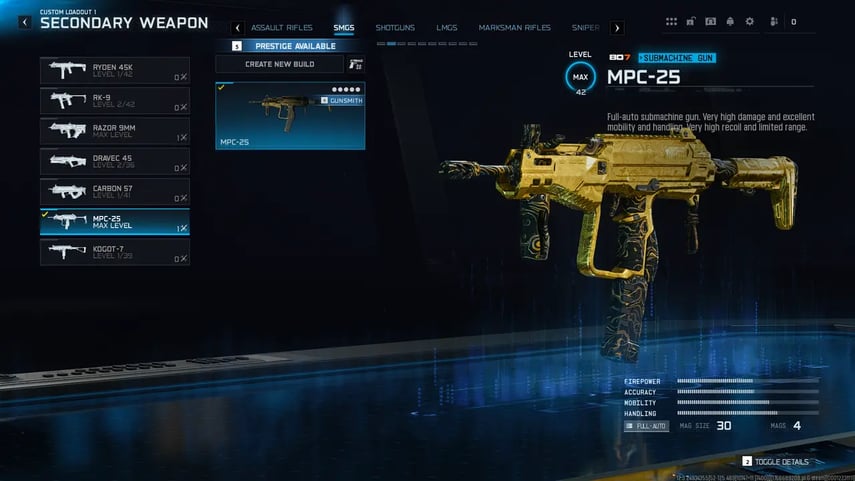Viewport: 855px width, 481px height.
Task: Open the settings gear icon
Action: click(x=749, y=21)
